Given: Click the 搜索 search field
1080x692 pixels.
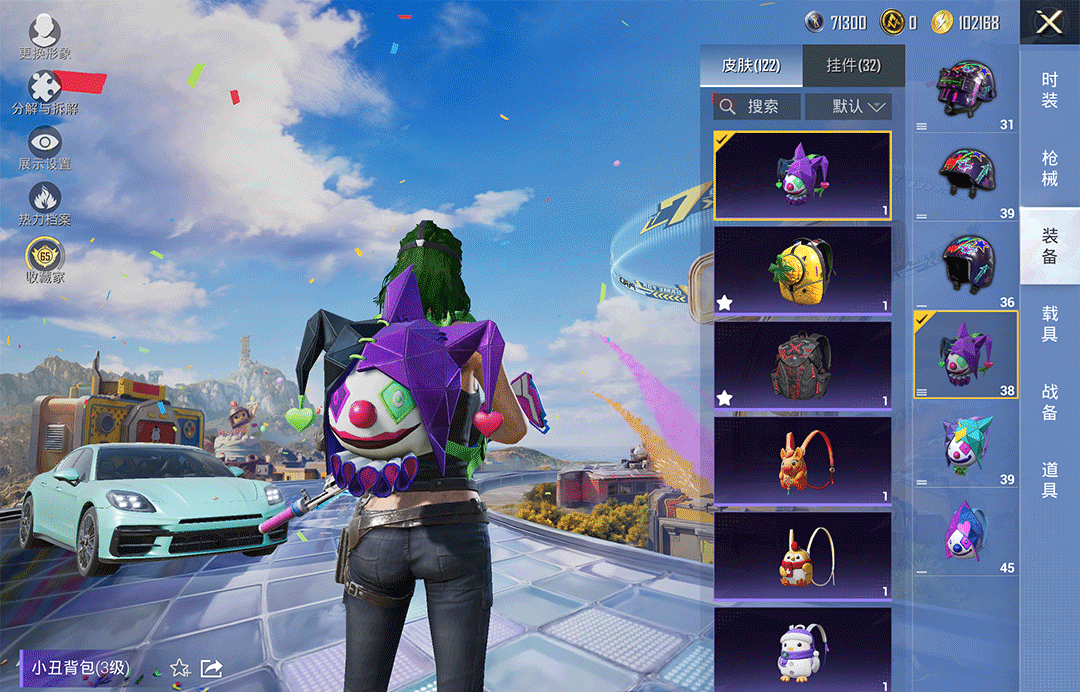Looking at the screenshot, I should 757,106.
